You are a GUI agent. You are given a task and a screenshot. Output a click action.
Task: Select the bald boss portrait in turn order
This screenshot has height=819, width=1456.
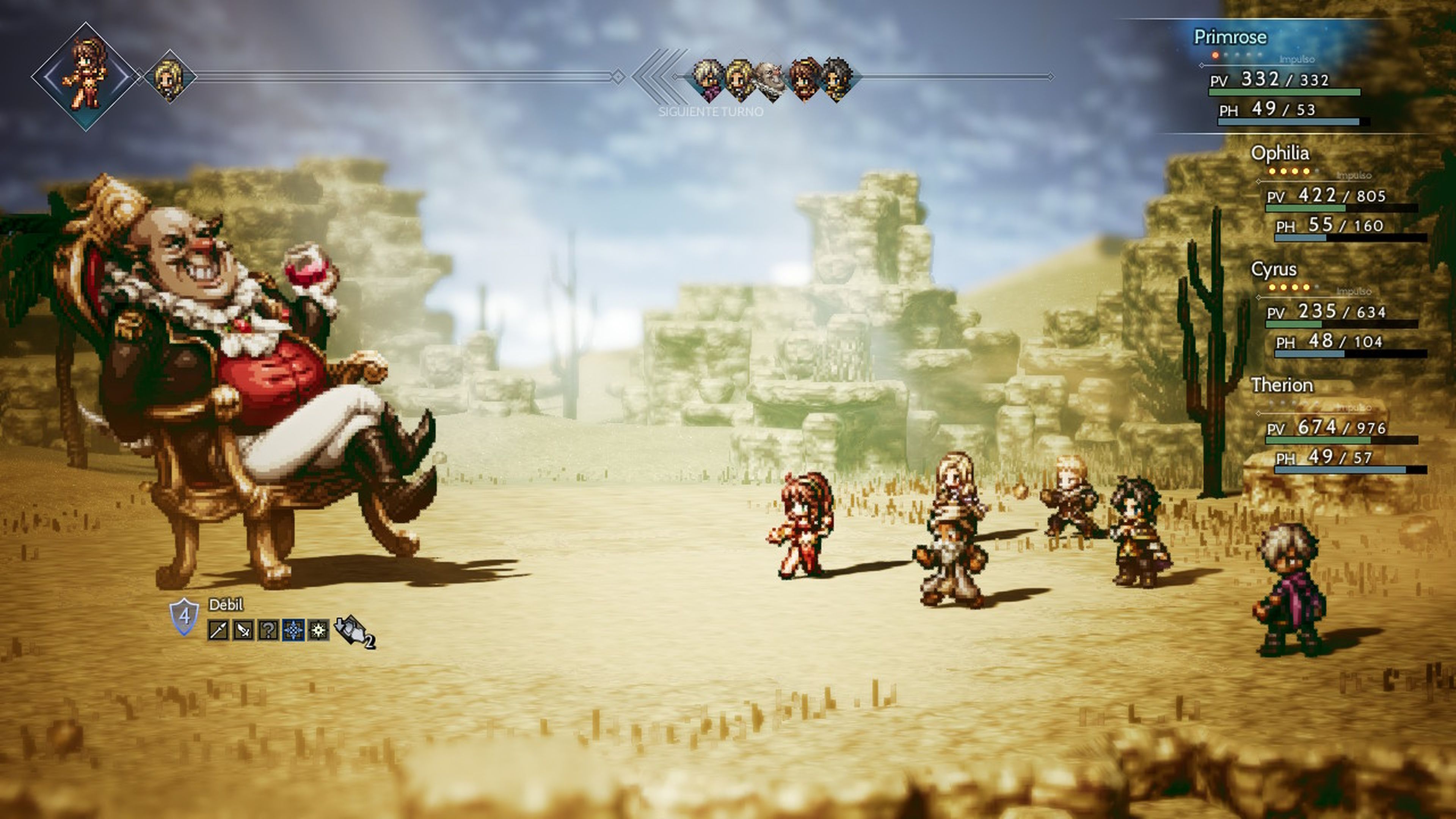click(770, 81)
